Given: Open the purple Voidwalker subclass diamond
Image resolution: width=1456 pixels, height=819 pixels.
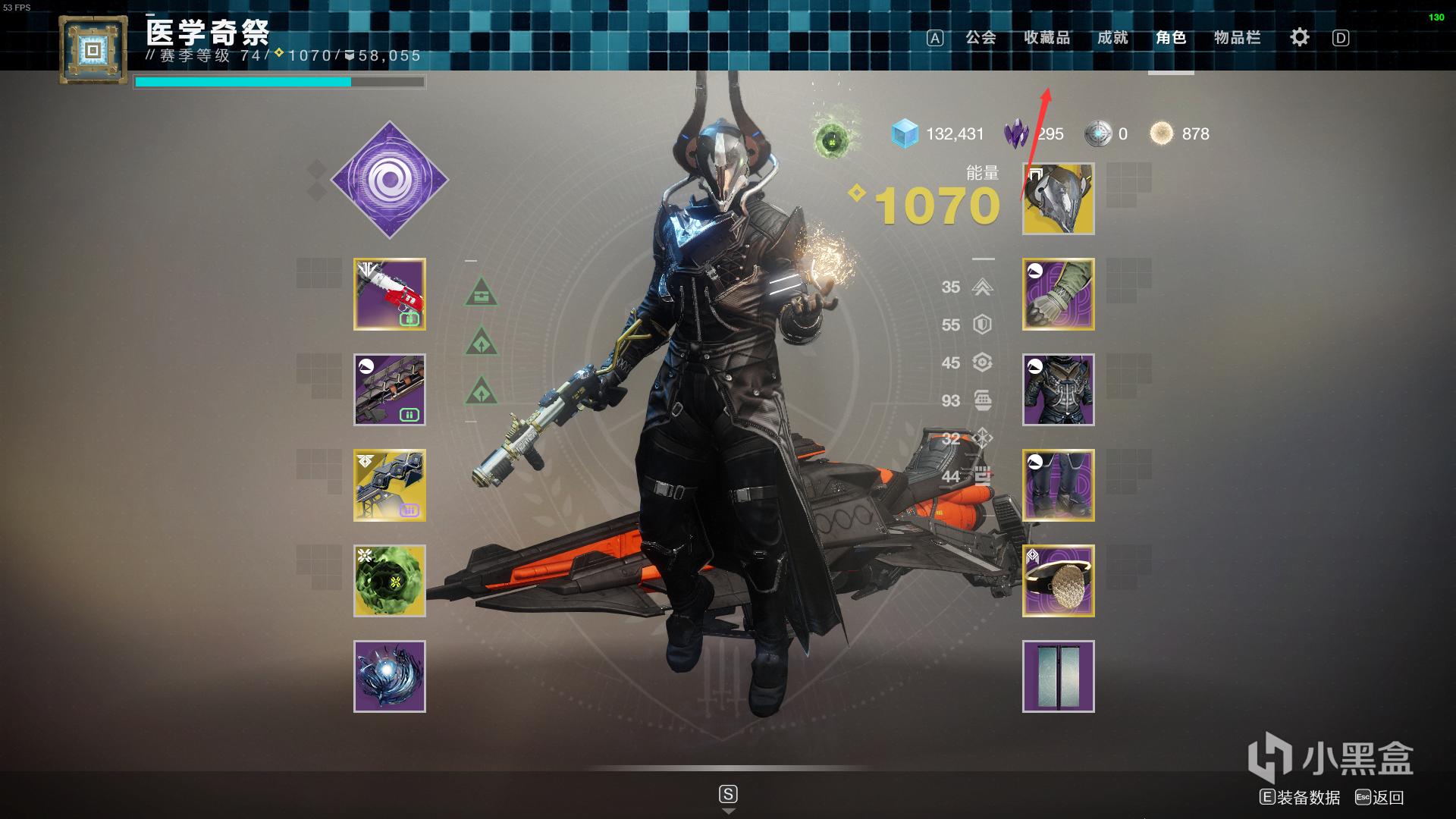Looking at the screenshot, I should click(390, 180).
